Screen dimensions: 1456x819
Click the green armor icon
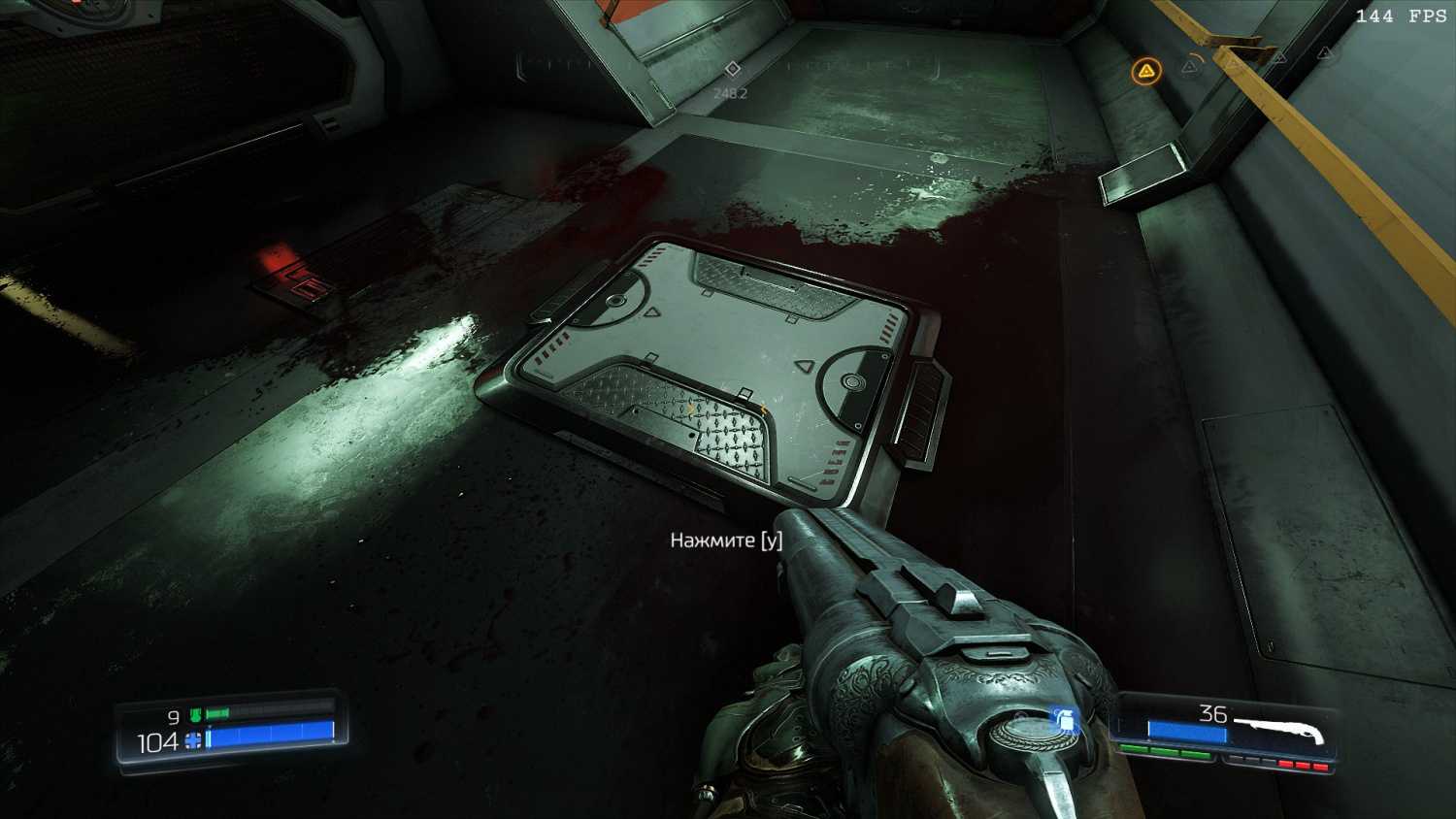[196, 716]
